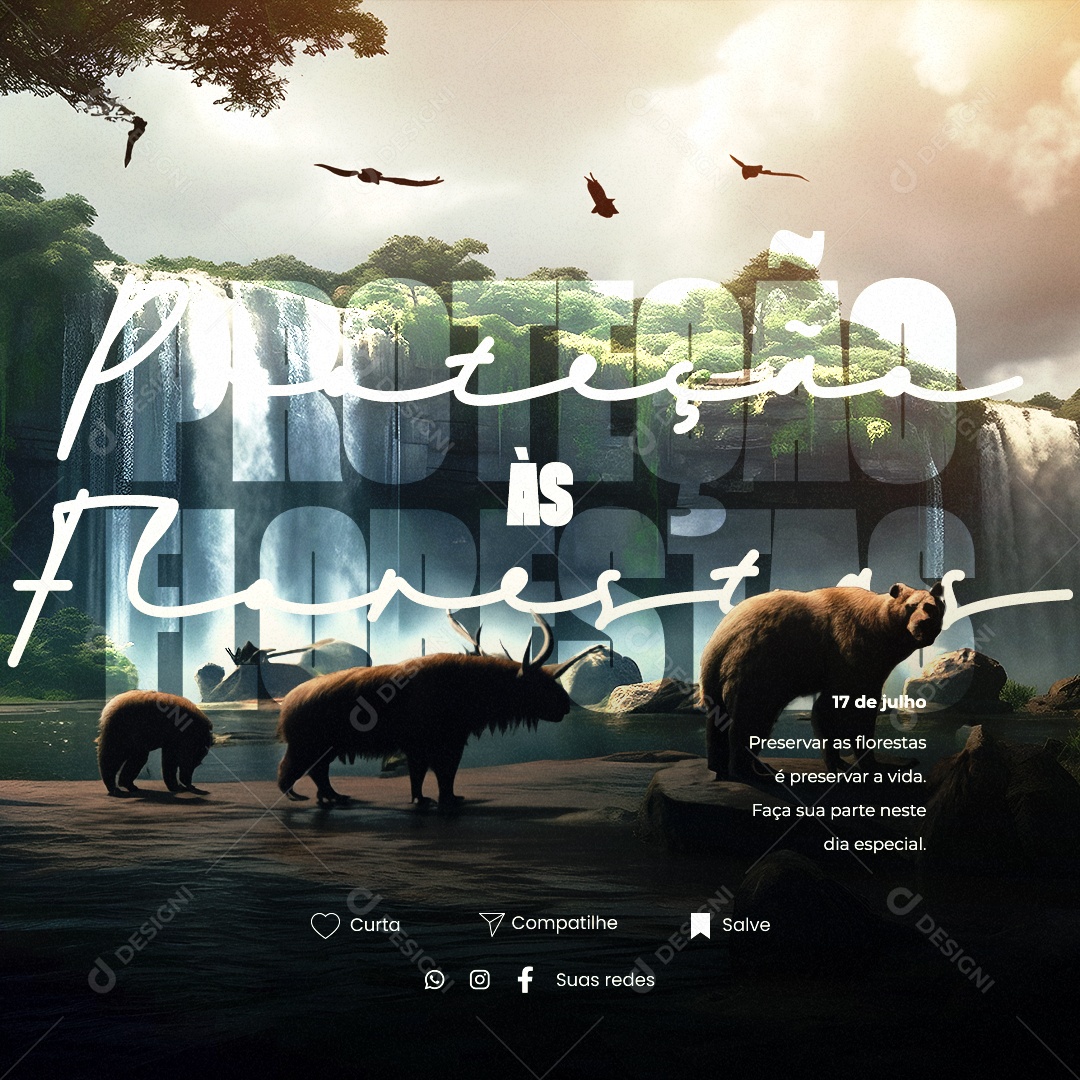
Task: Open the WhatsApp icon
Action: click(435, 980)
